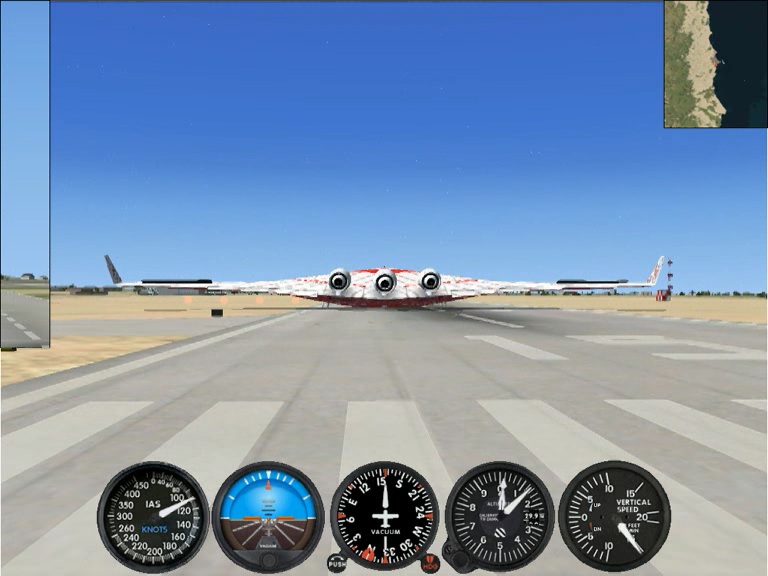Click the vertical speed indicator gauge

pyautogui.click(x=613, y=515)
